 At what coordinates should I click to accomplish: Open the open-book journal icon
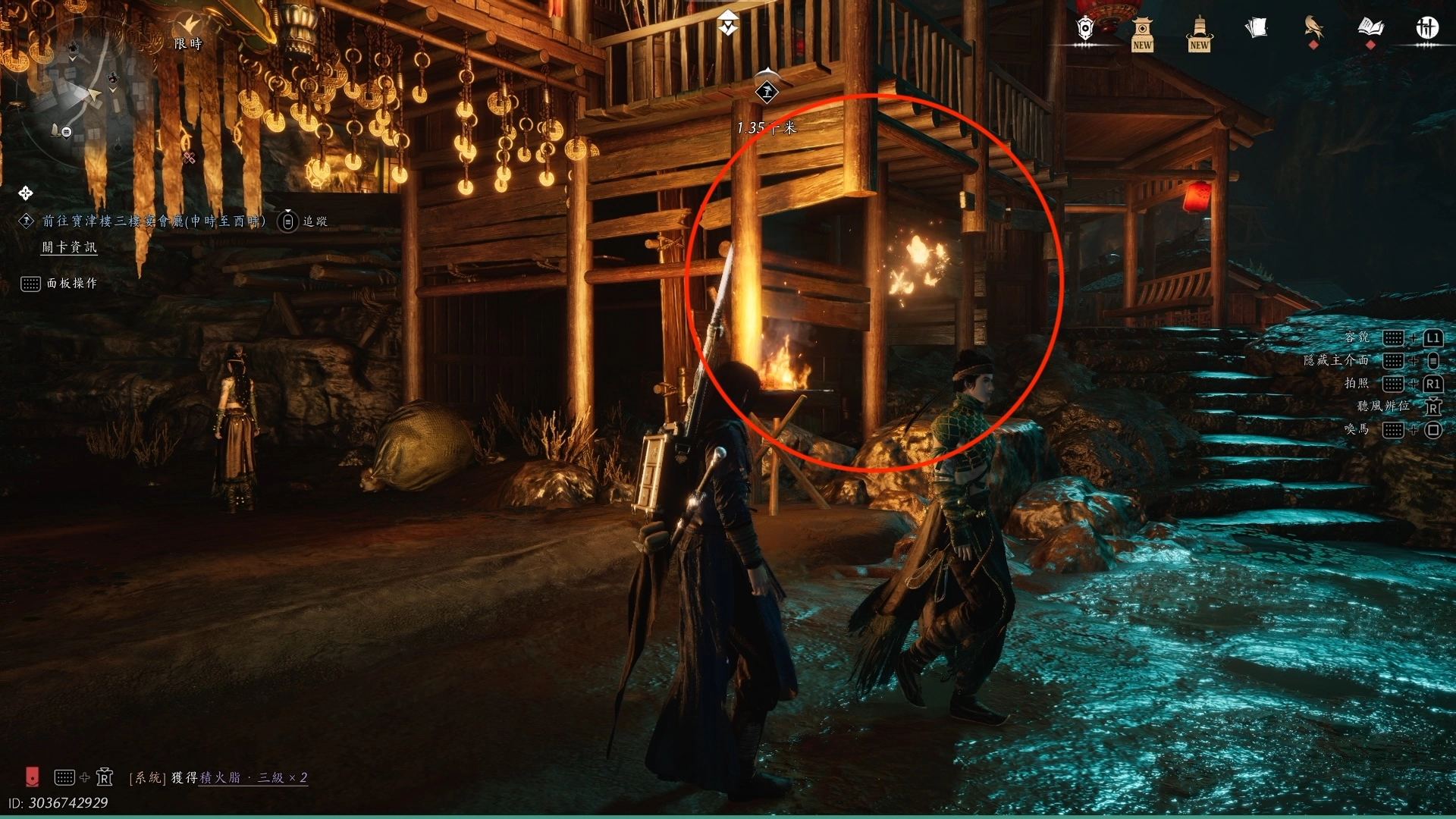pos(1370,29)
